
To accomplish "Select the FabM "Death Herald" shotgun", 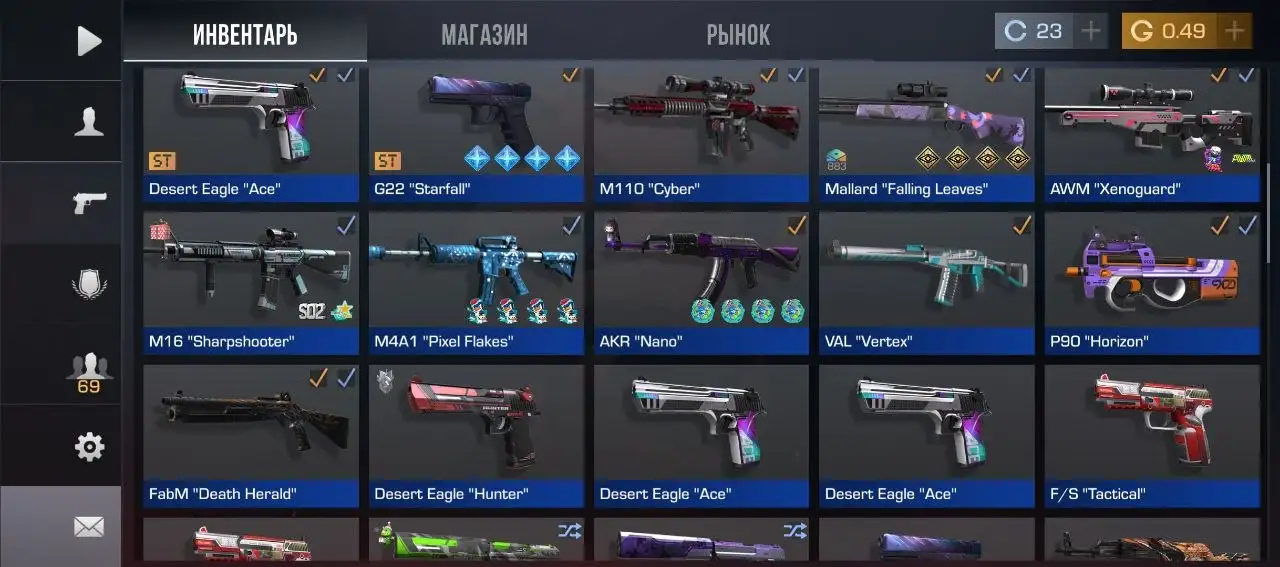I will coord(250,435).
